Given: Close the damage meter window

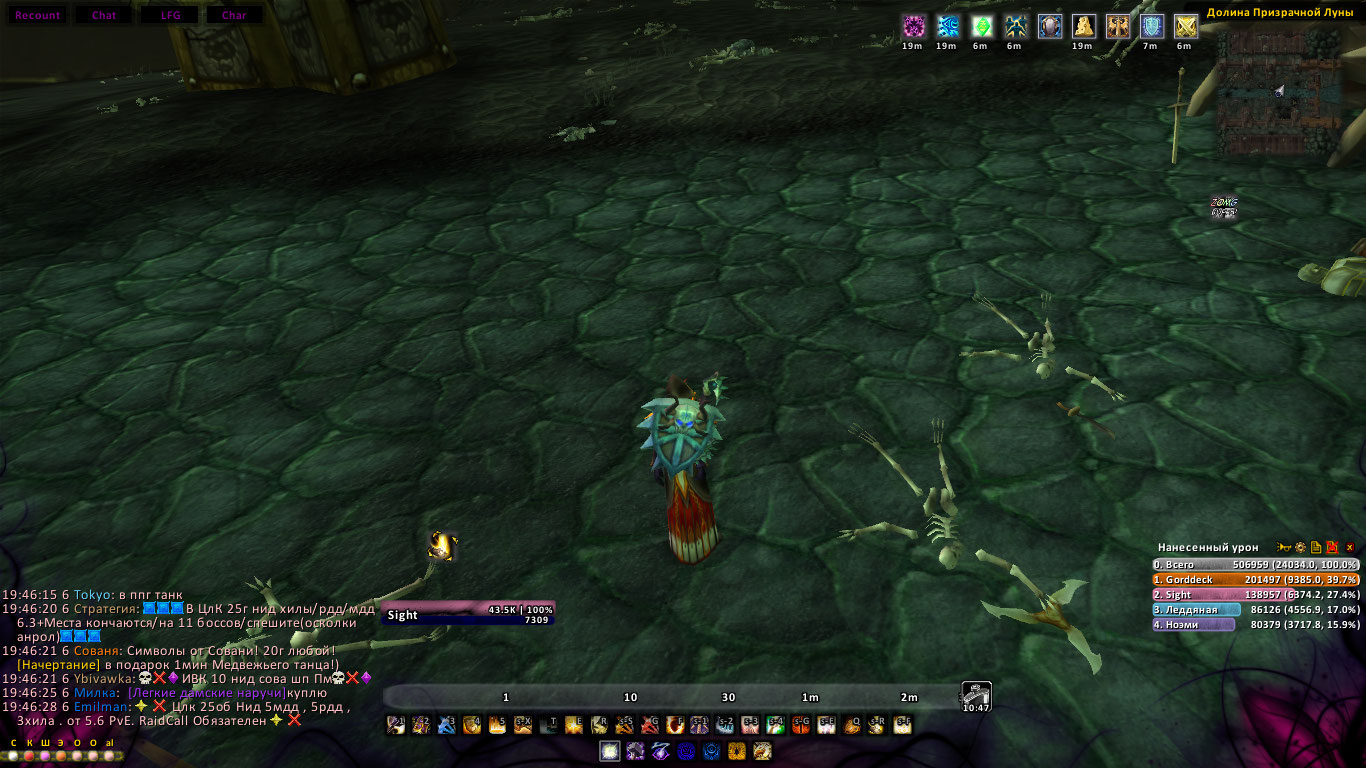Looking at the screenshot, I should 1349,548.
